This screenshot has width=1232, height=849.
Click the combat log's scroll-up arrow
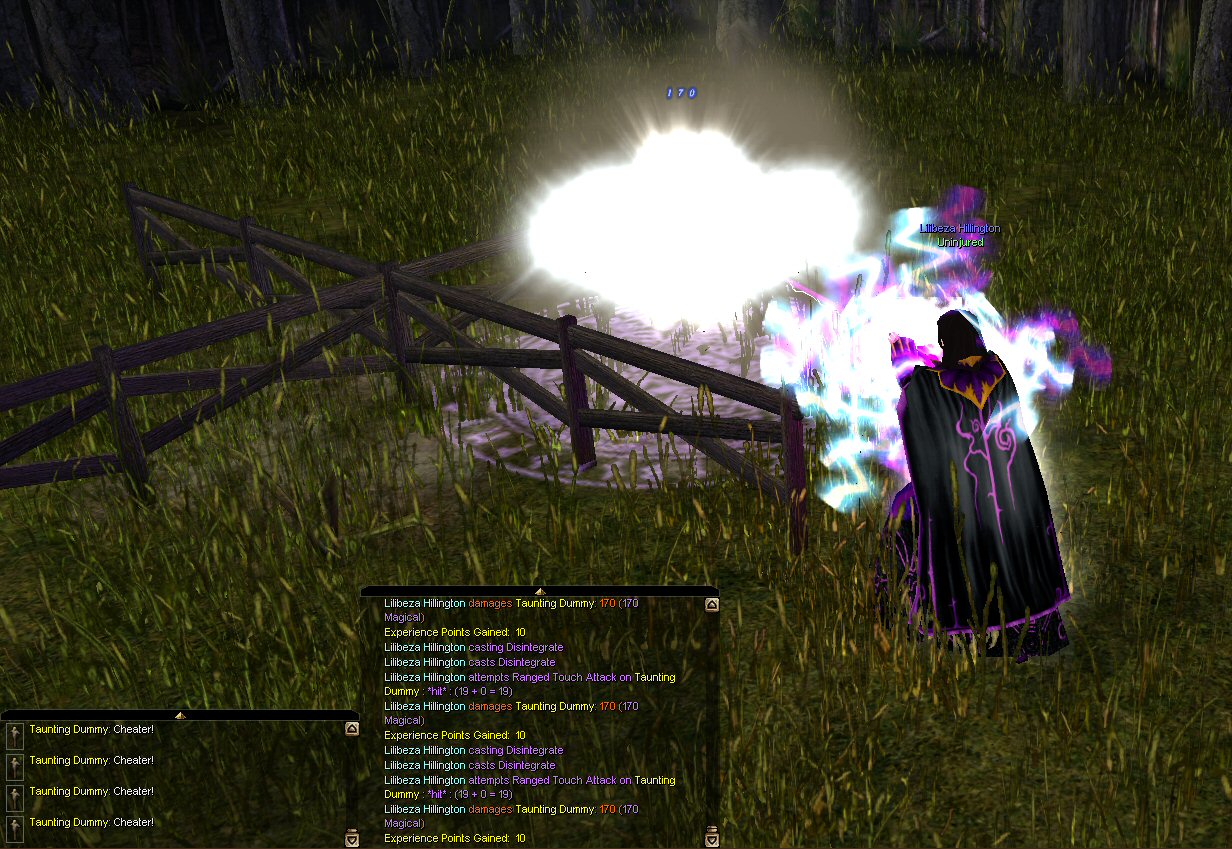[711, 604]
